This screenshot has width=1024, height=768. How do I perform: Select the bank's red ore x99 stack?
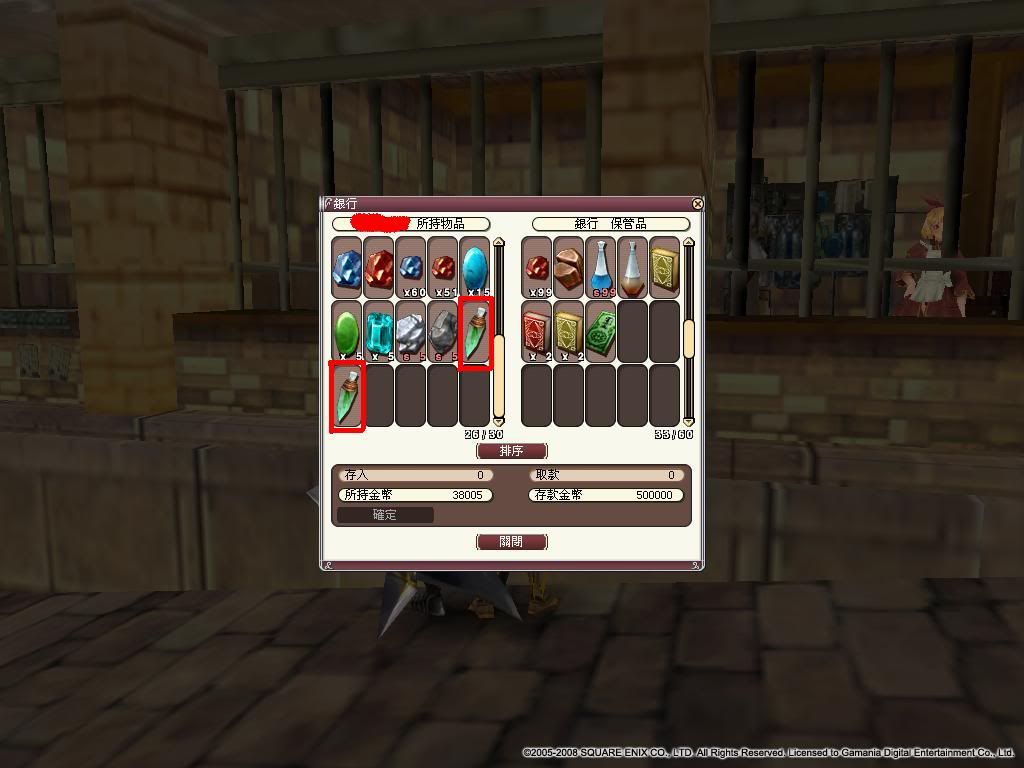tap(538, 267)
